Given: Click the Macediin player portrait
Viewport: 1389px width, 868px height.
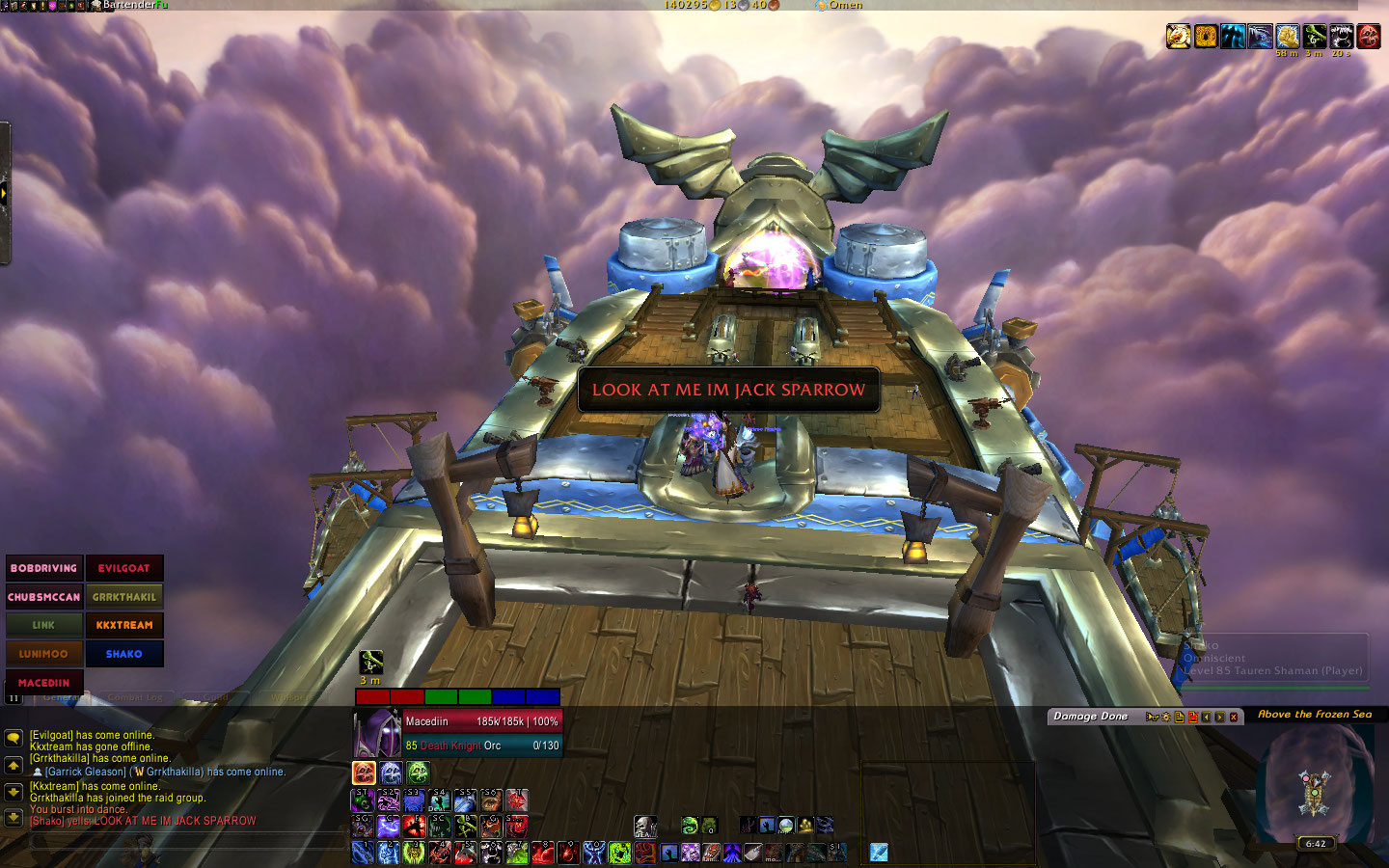Looking at the screenshot, I should [376, 733].
